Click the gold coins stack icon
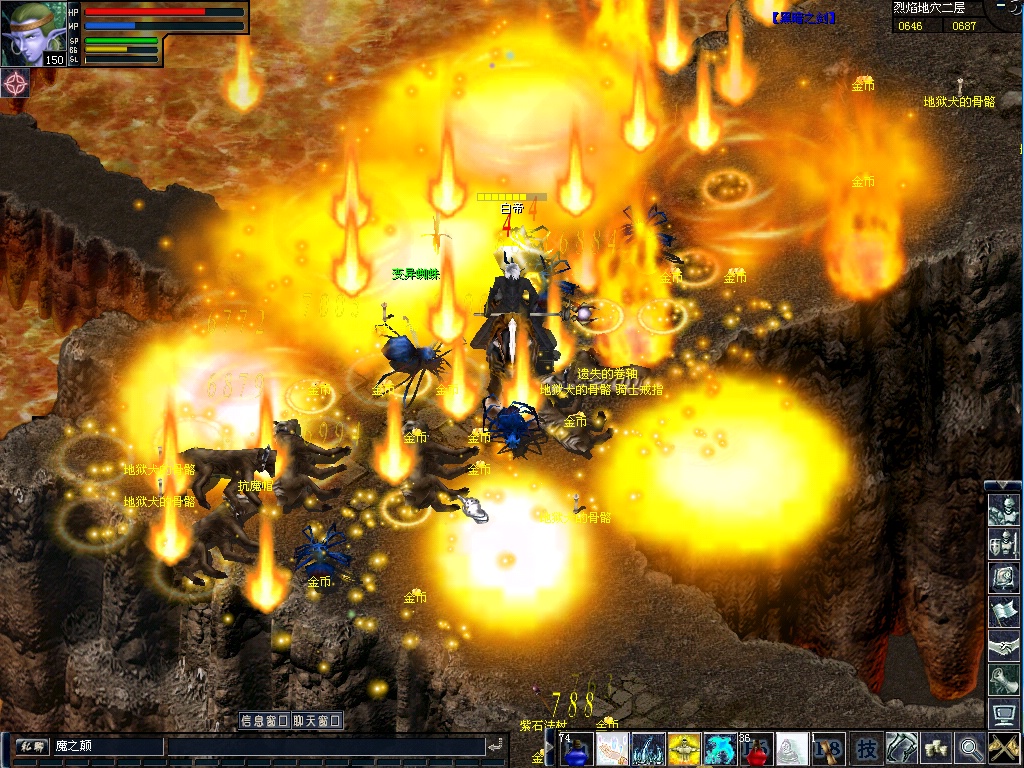 (x=935, y=748)
